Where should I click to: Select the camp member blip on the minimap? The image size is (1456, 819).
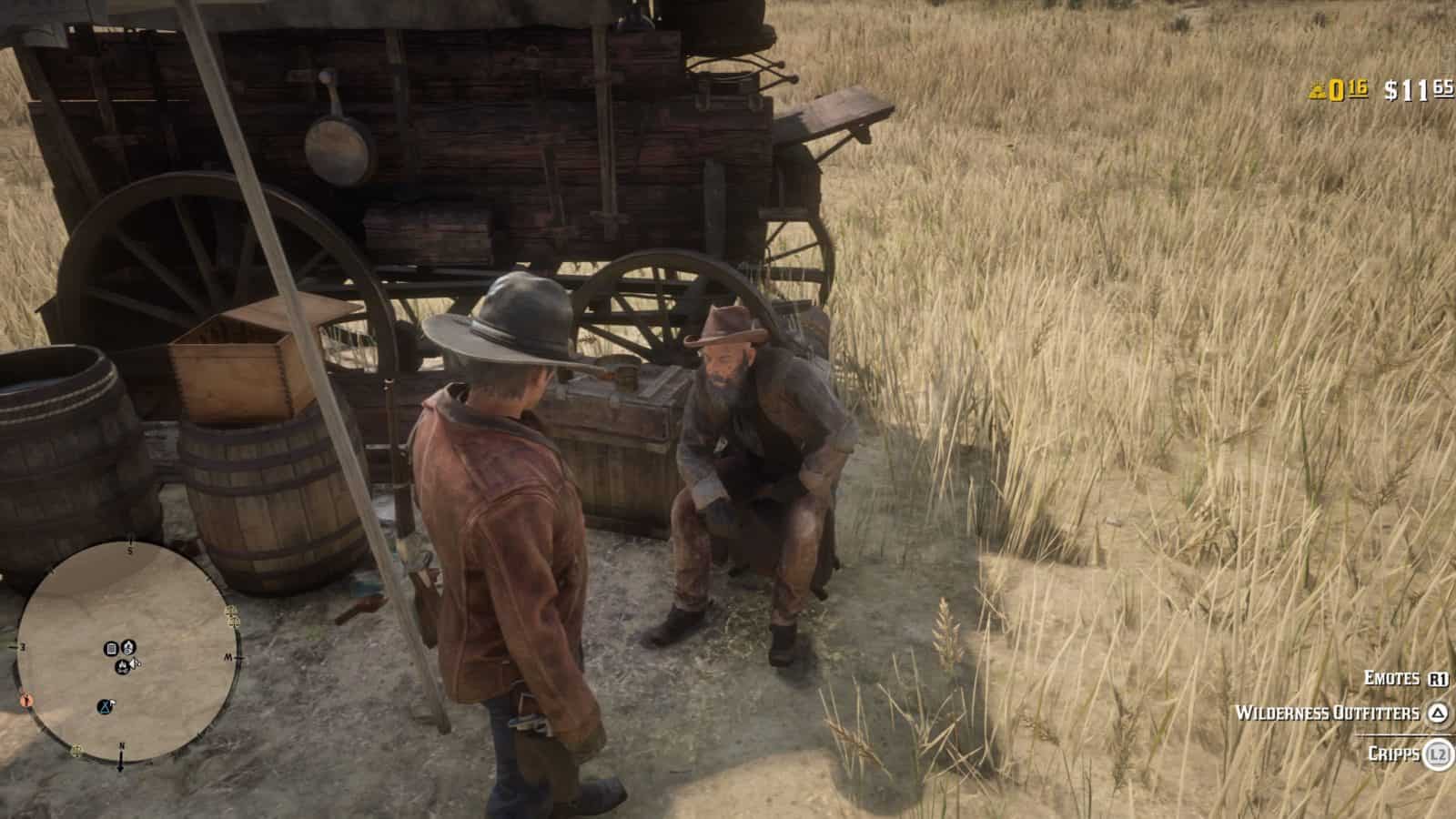coord(127,647)
